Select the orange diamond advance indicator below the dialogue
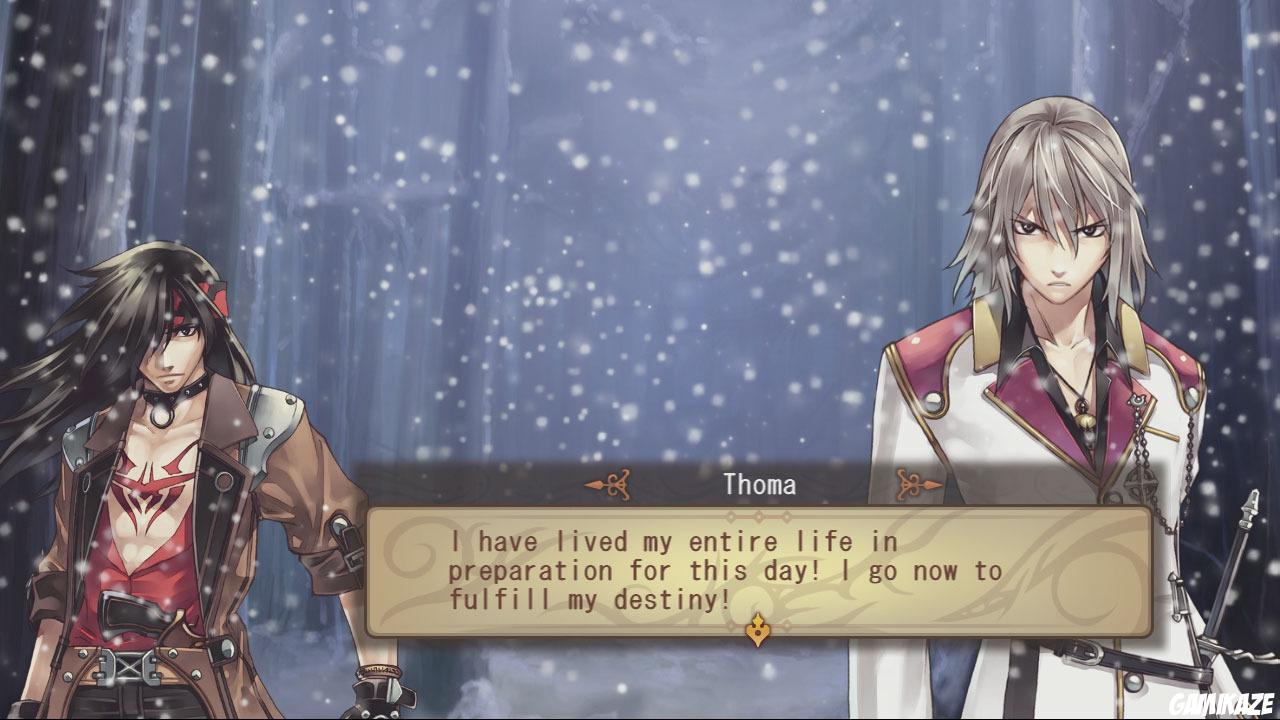Image resolution: width=1280 pixels, height=720 pixels. 759,630
